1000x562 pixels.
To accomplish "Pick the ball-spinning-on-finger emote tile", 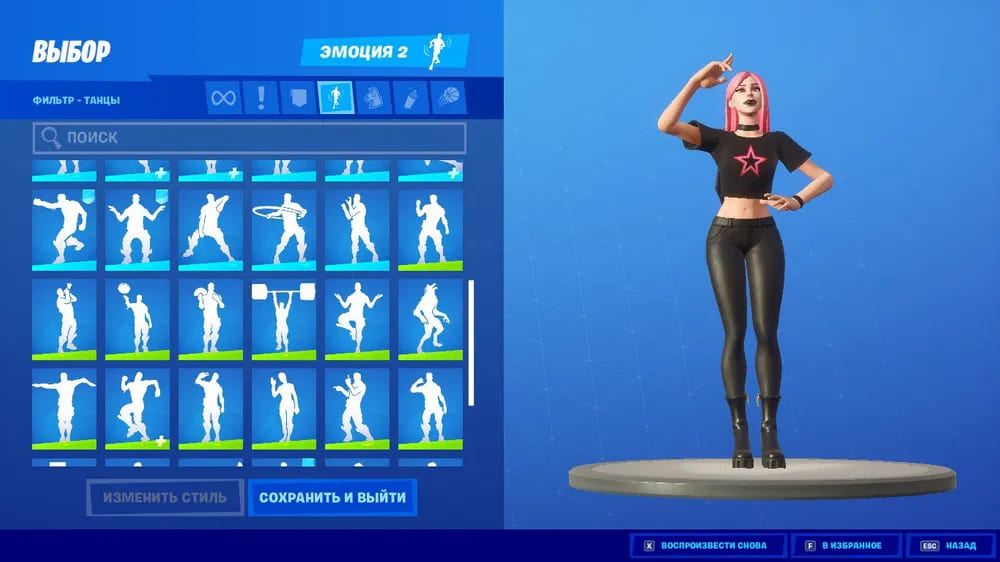I will [137, 319].
